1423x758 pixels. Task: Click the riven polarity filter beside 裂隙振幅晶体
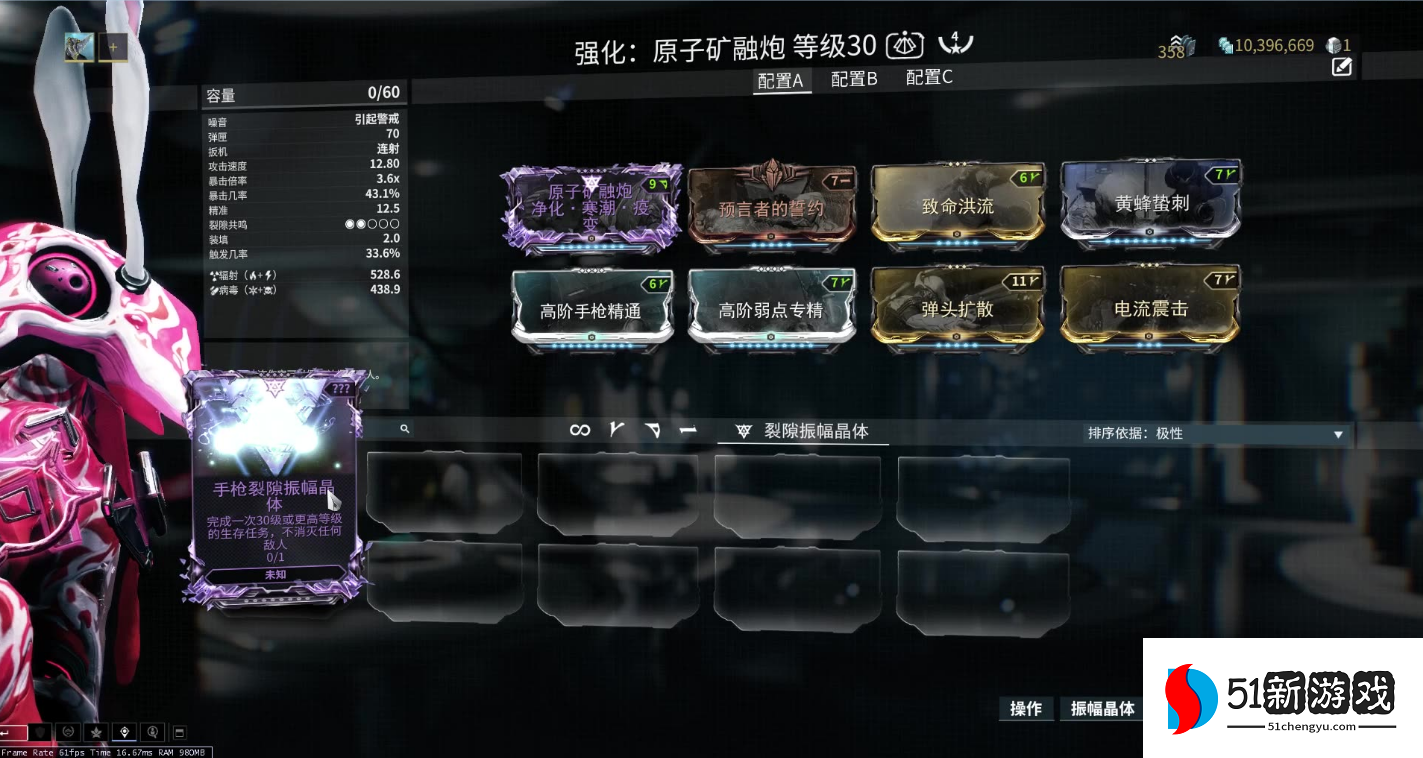[742, 429]
